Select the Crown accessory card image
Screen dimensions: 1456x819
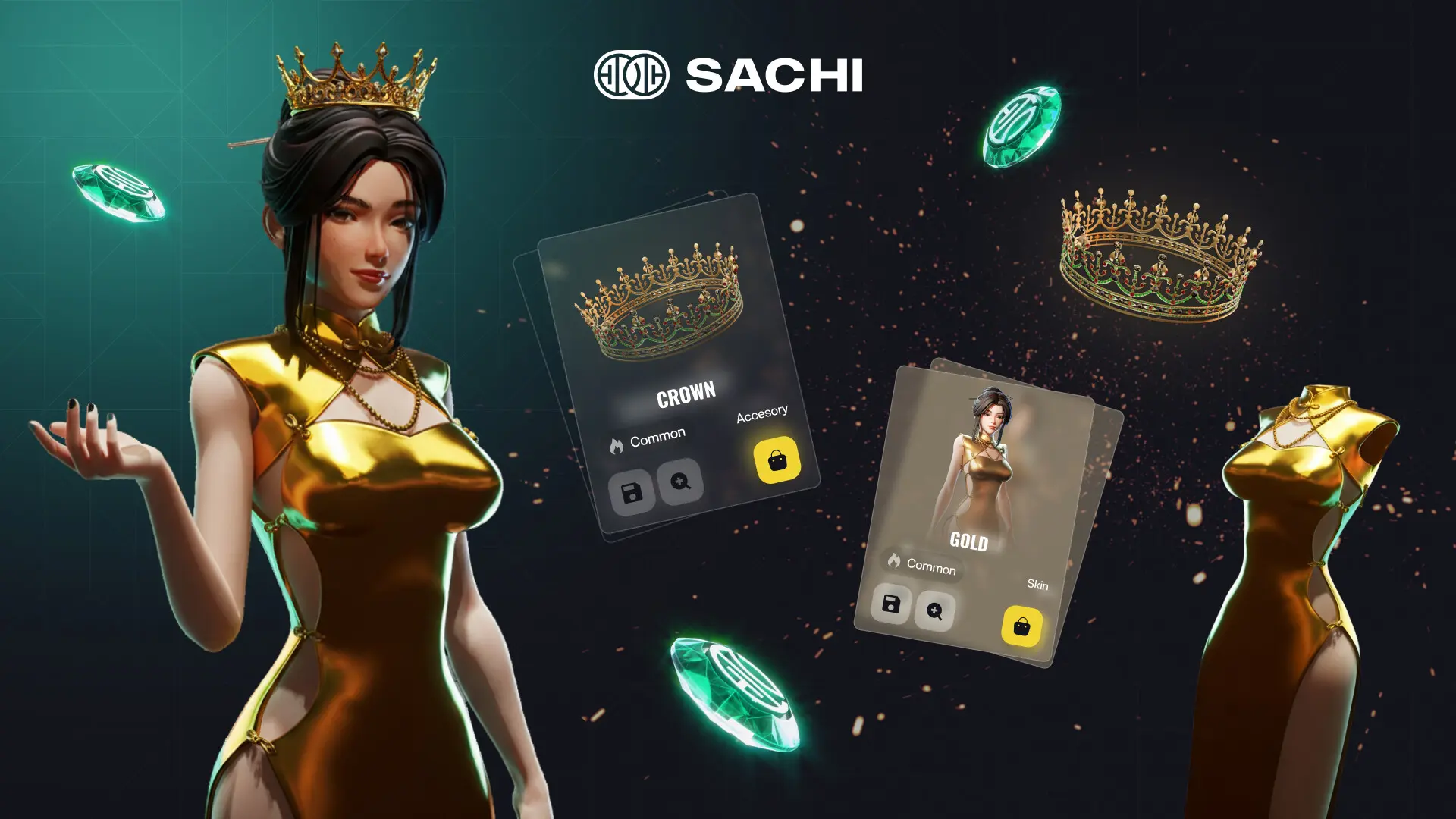click(x=660, y=303)
